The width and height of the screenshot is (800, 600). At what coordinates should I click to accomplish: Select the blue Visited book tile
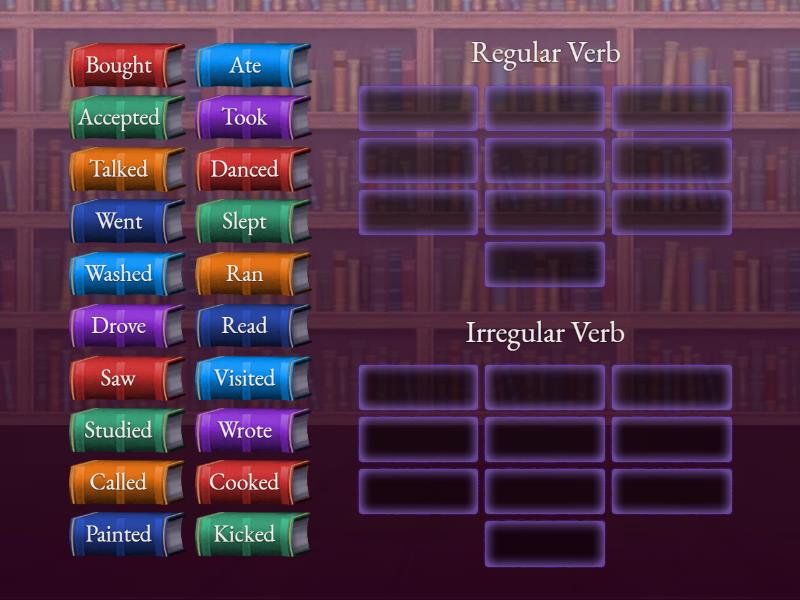245,379
